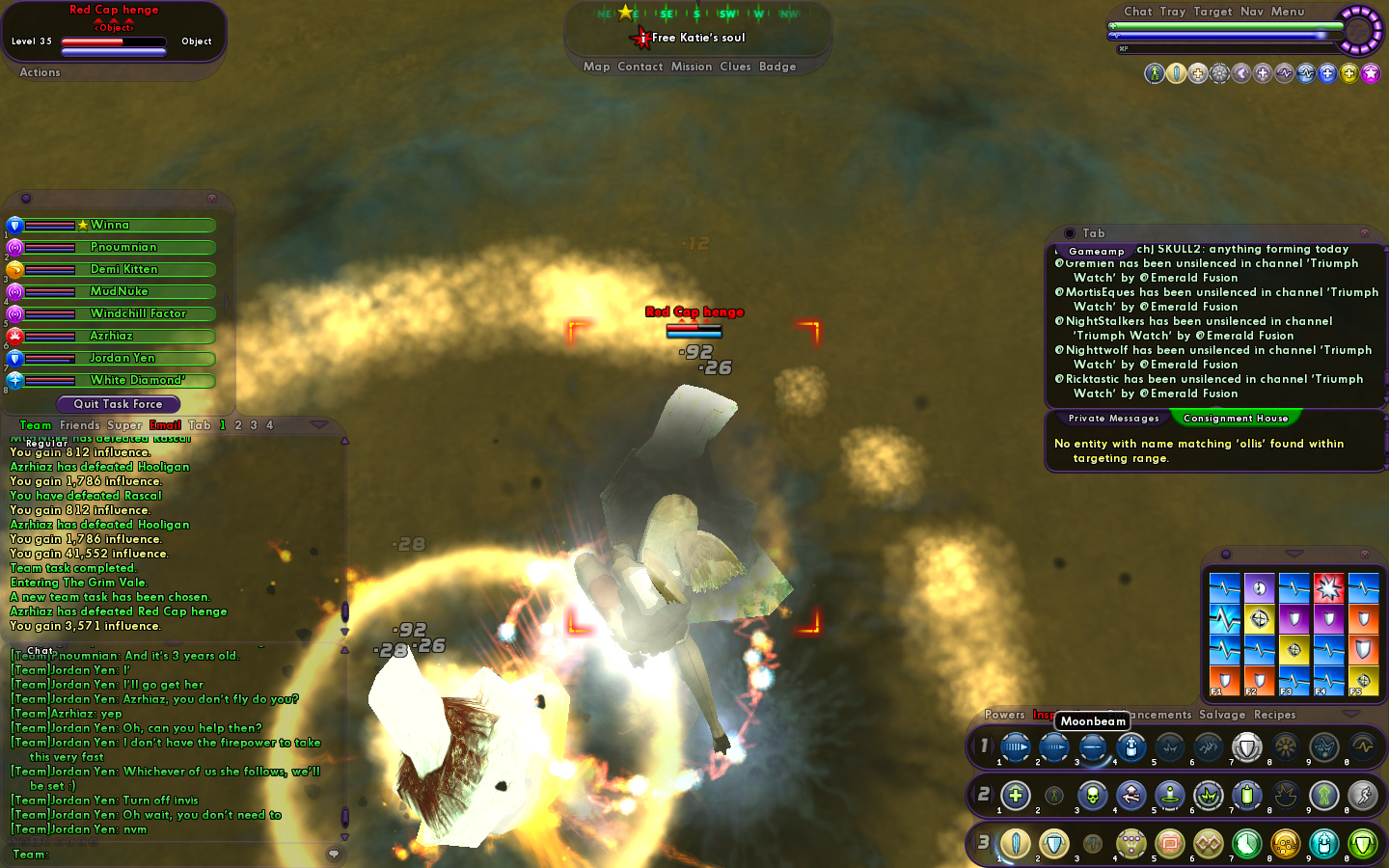Switch to the Friends chat tab
The height and width of the screenshot is (868, 1389).
point(79,425)
